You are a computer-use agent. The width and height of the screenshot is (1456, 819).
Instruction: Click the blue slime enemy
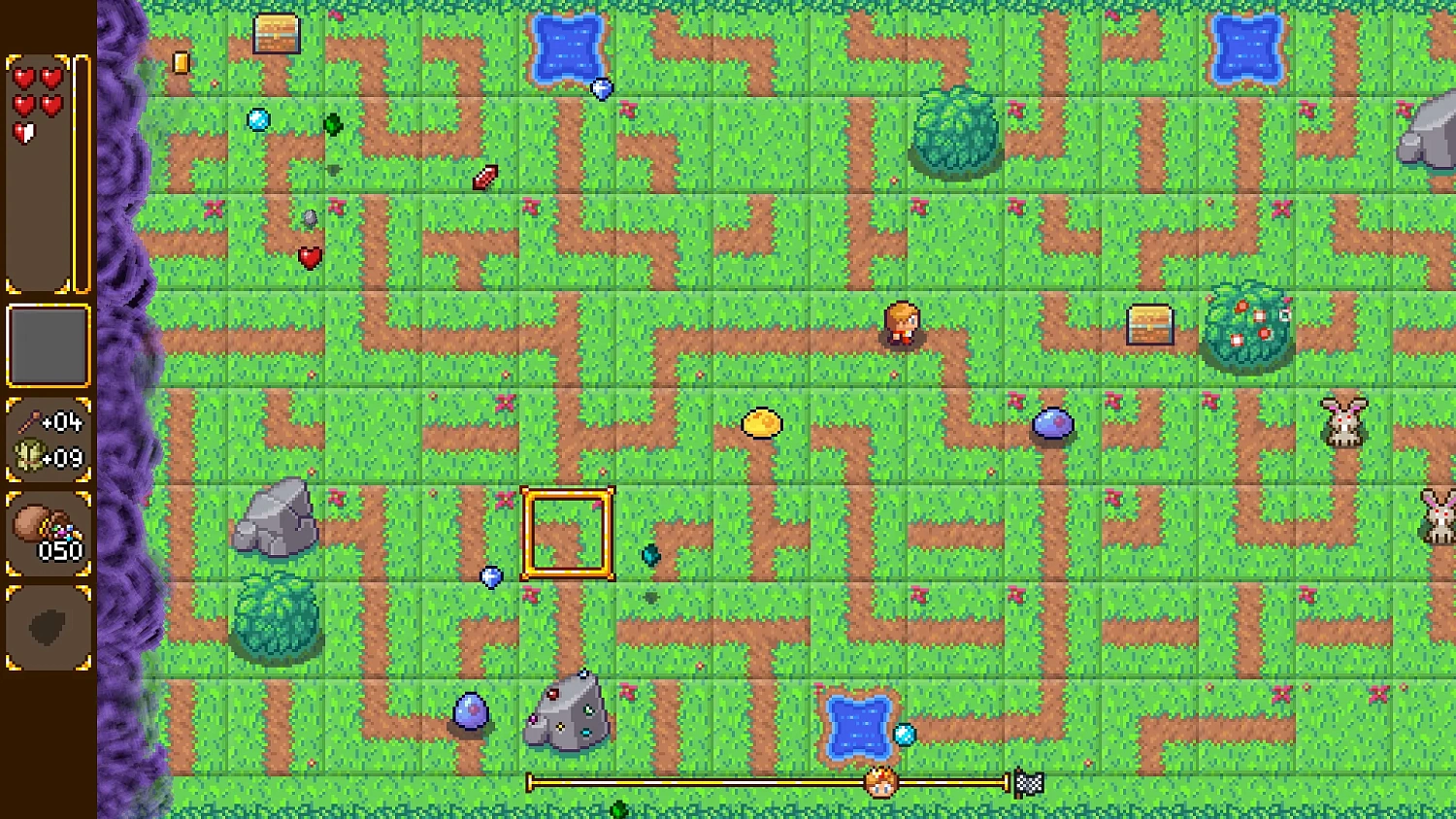[x=1054, y=424]
